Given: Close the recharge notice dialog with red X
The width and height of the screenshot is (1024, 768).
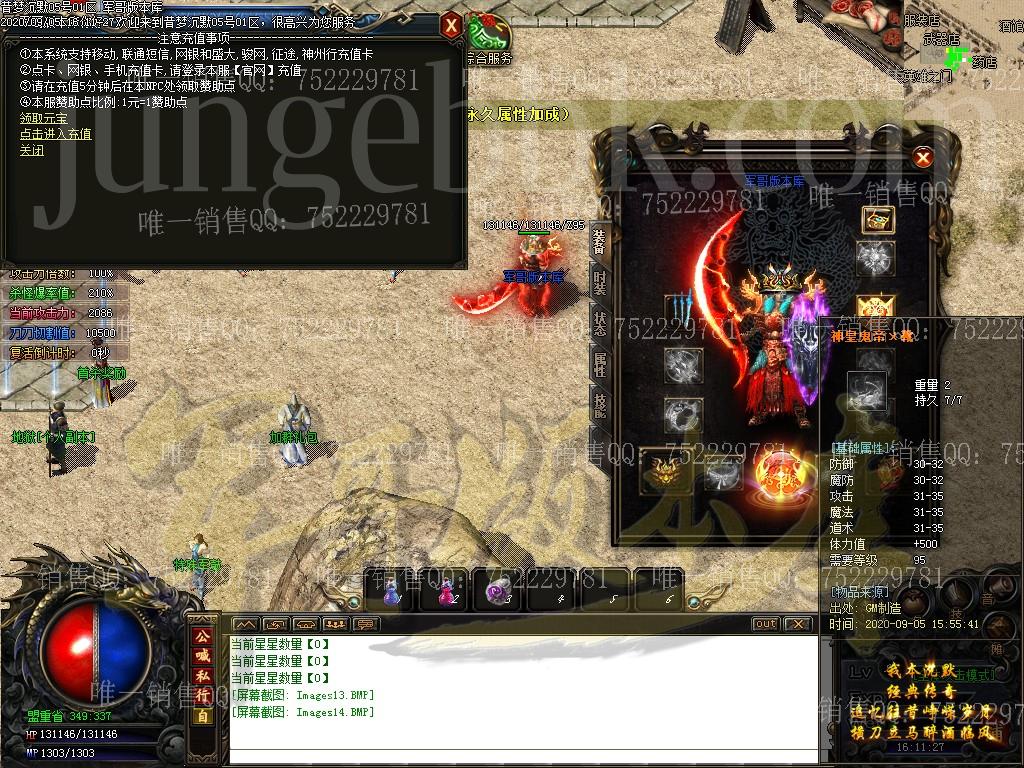Looking at the screenshot, I should [451, 25].
